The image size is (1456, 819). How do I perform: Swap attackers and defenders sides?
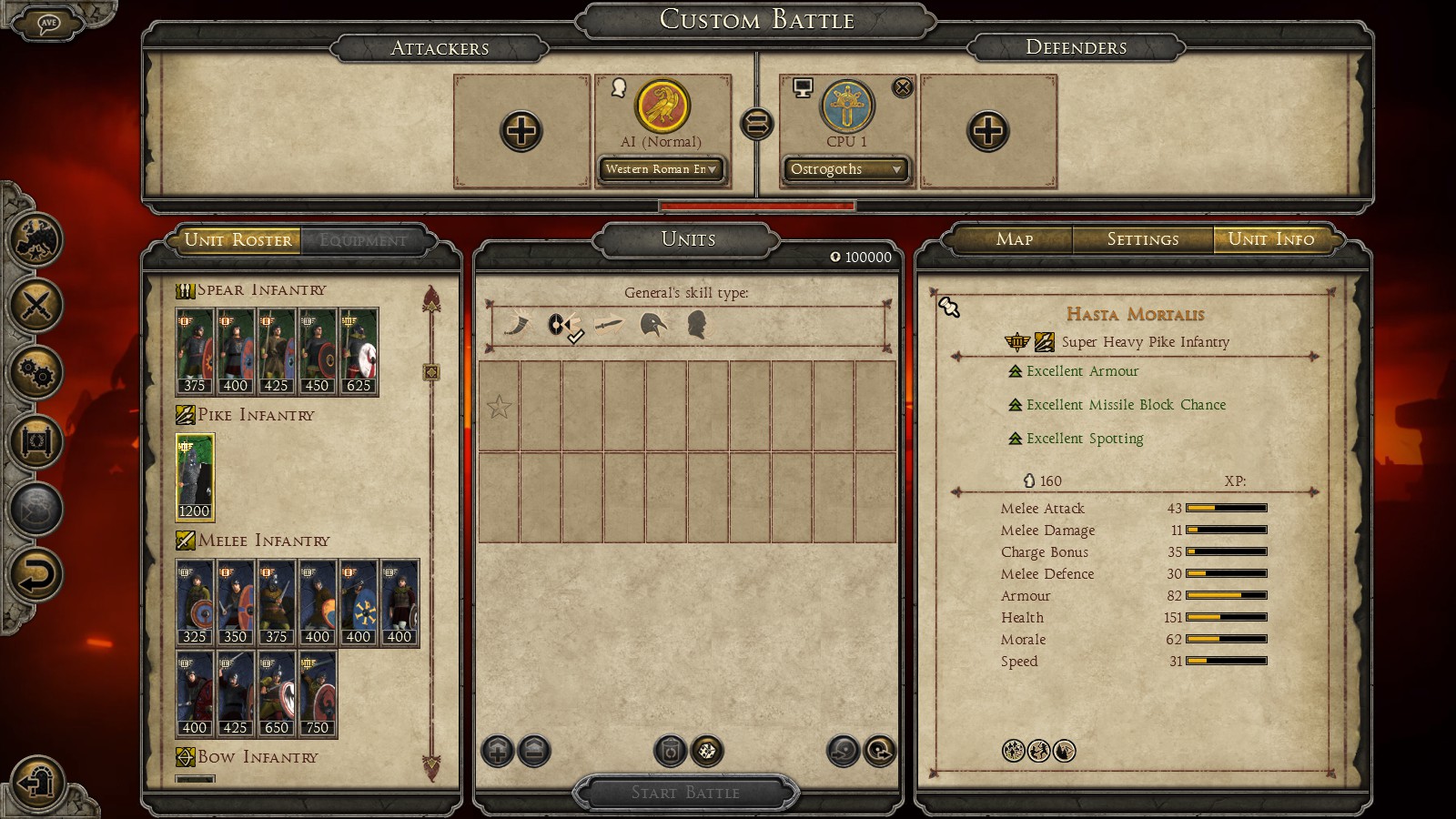pyautogui.click(x=756, y=124)
